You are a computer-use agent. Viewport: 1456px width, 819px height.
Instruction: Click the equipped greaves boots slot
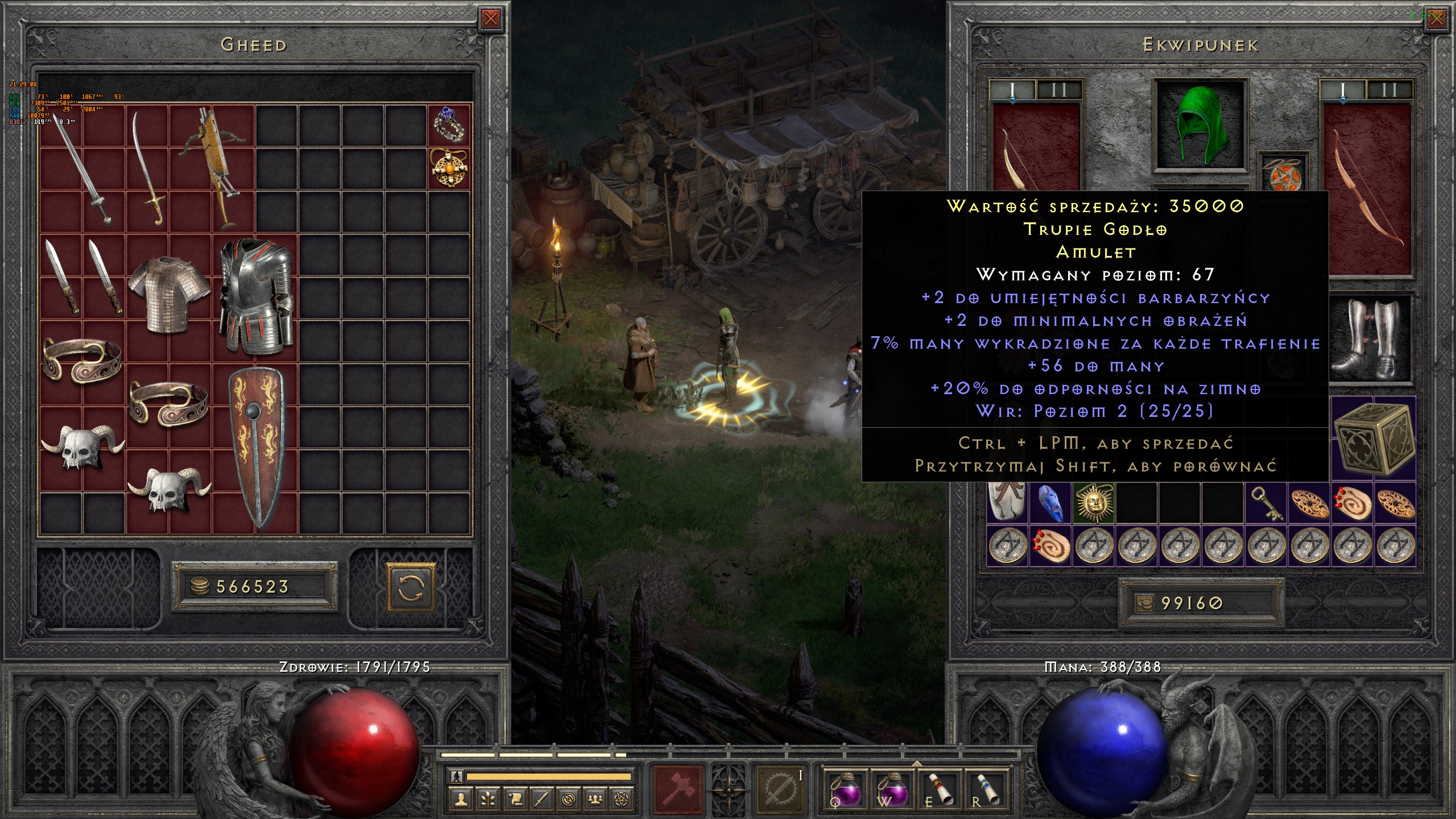pyautogui.click(x=1372, y=339)
